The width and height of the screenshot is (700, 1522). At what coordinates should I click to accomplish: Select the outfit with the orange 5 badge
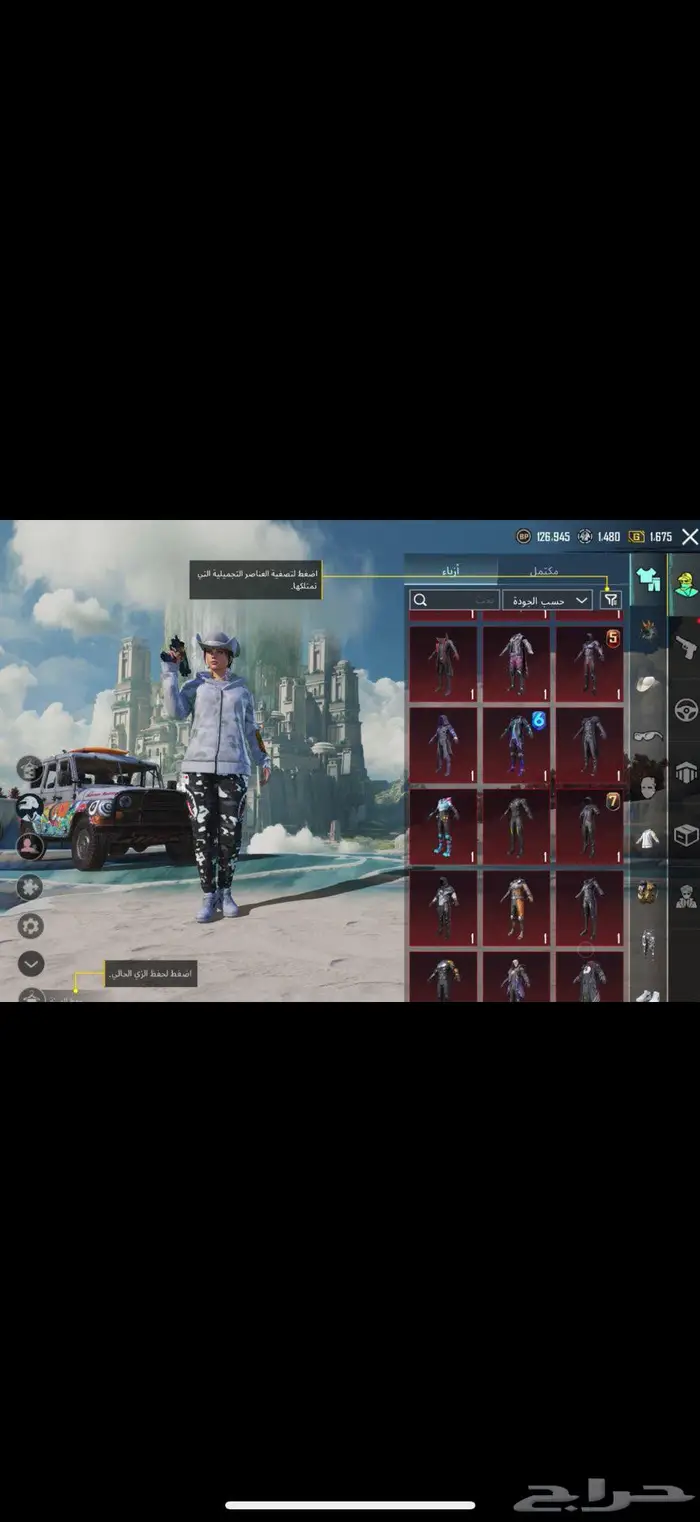pos(589,664)
